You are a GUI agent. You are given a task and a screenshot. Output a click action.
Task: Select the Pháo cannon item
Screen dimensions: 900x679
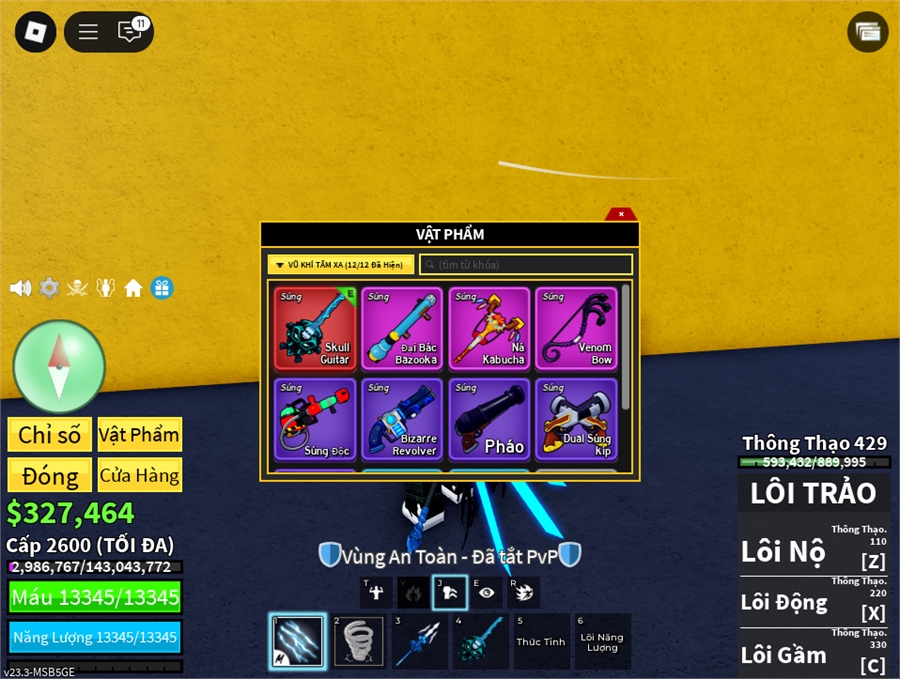(489, 419)
